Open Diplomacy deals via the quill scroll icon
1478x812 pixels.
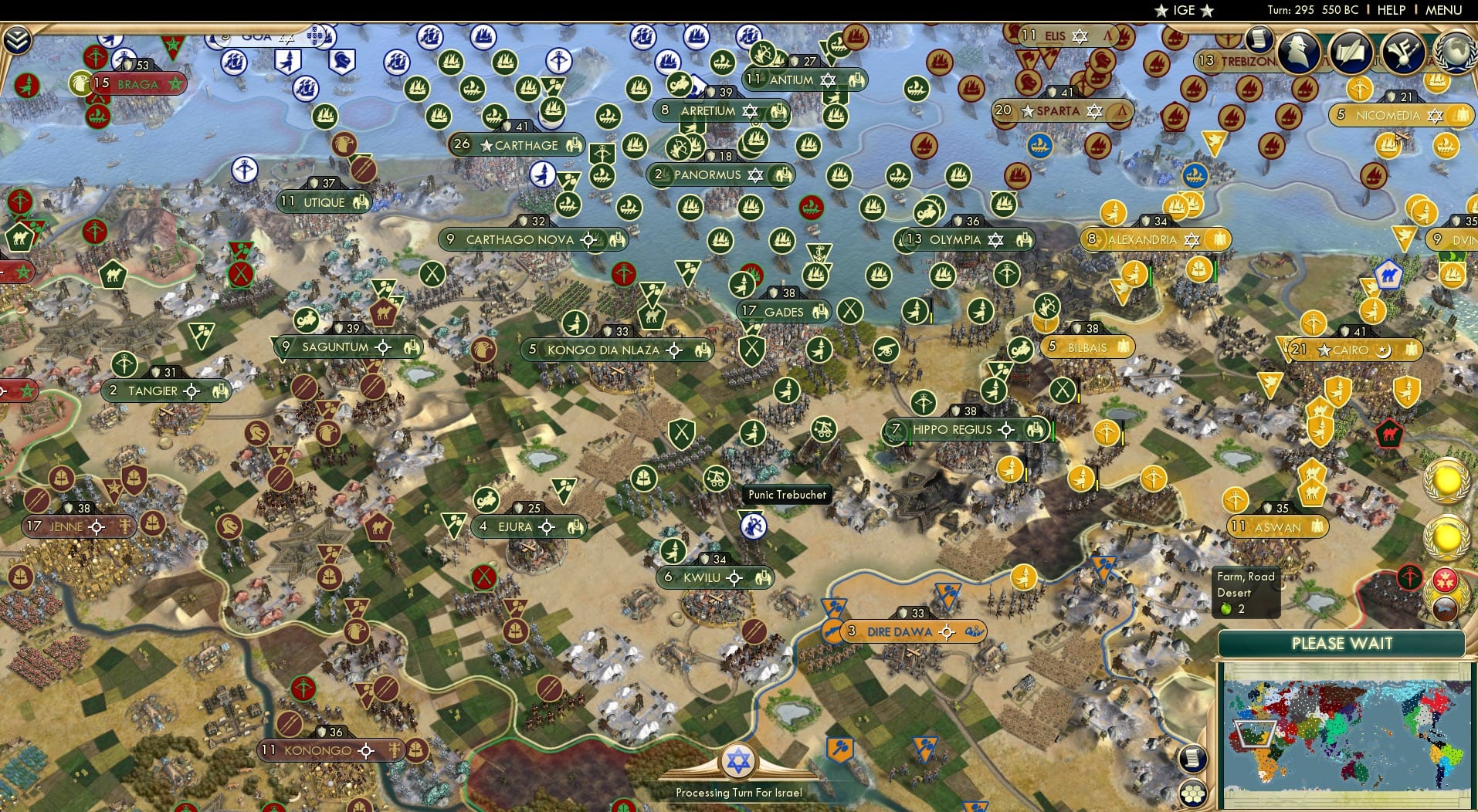tap(1351, 51)
